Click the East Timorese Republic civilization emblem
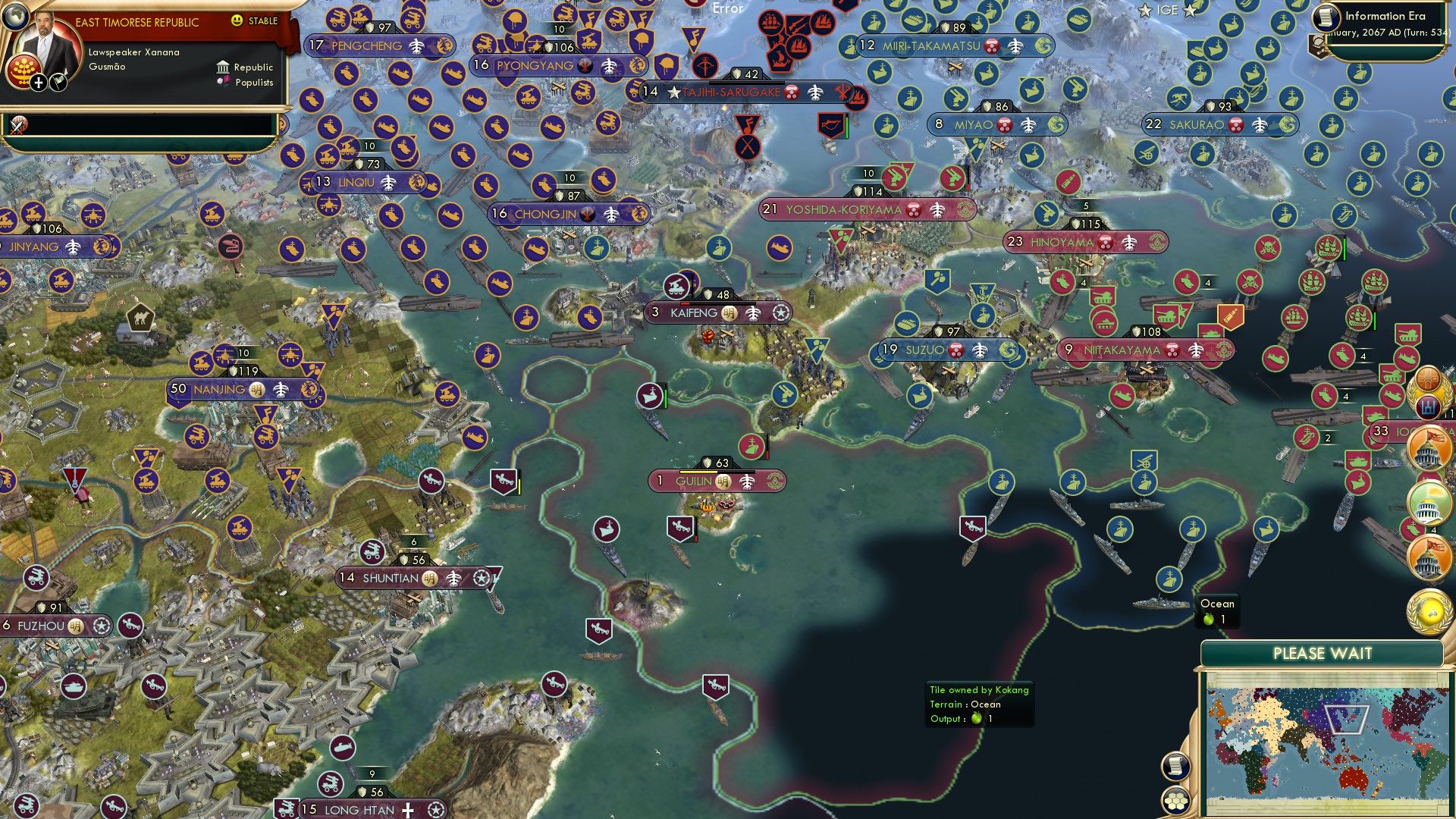 pos(24,71)
